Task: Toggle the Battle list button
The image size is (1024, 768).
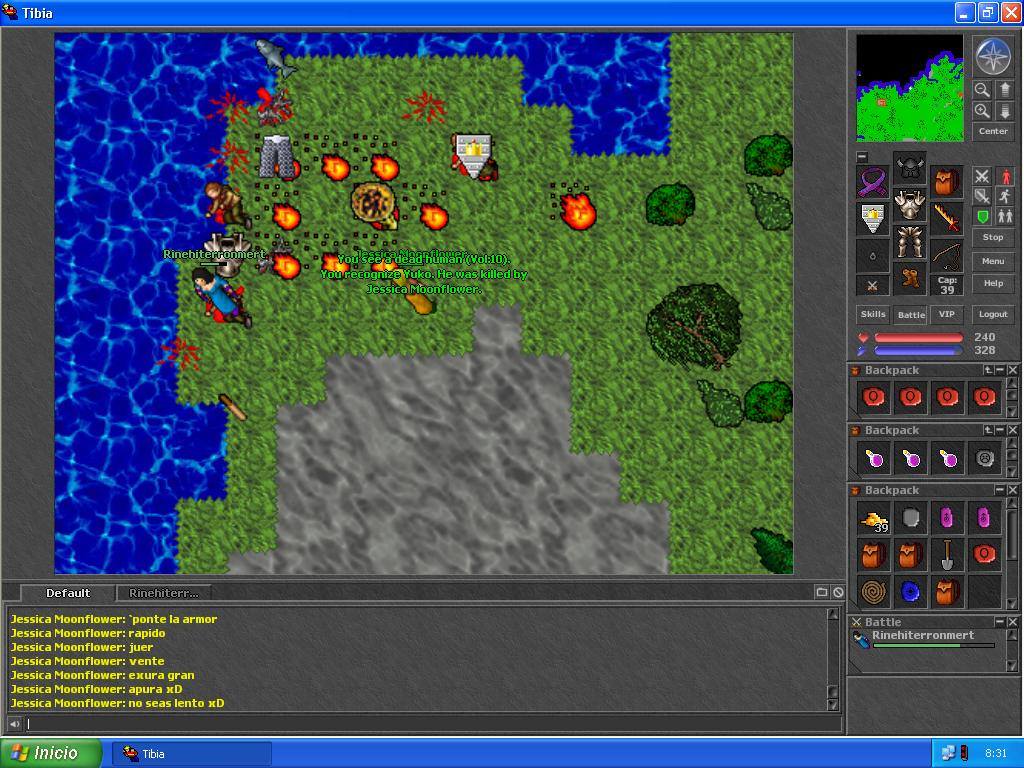Action: [911, 314]
